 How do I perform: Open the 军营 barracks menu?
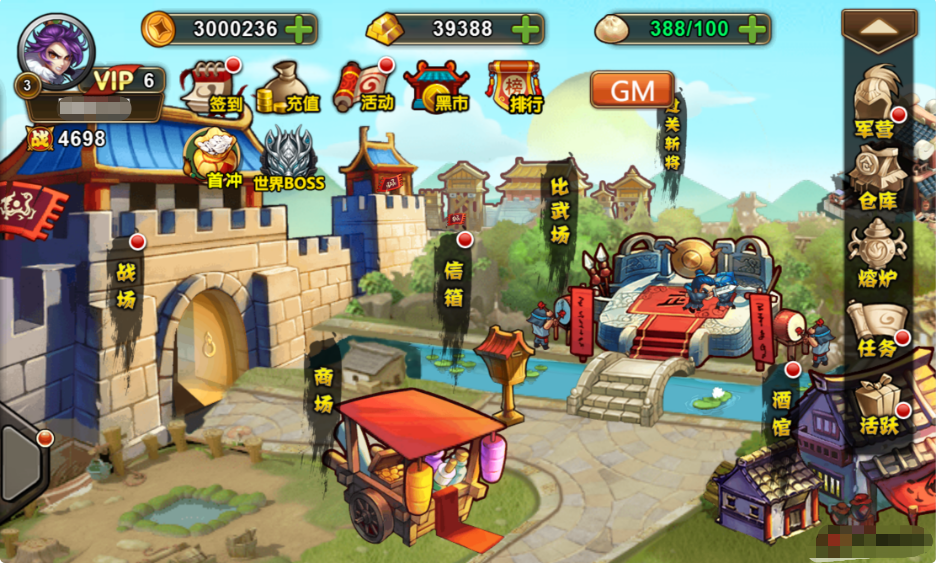point(876,101)
